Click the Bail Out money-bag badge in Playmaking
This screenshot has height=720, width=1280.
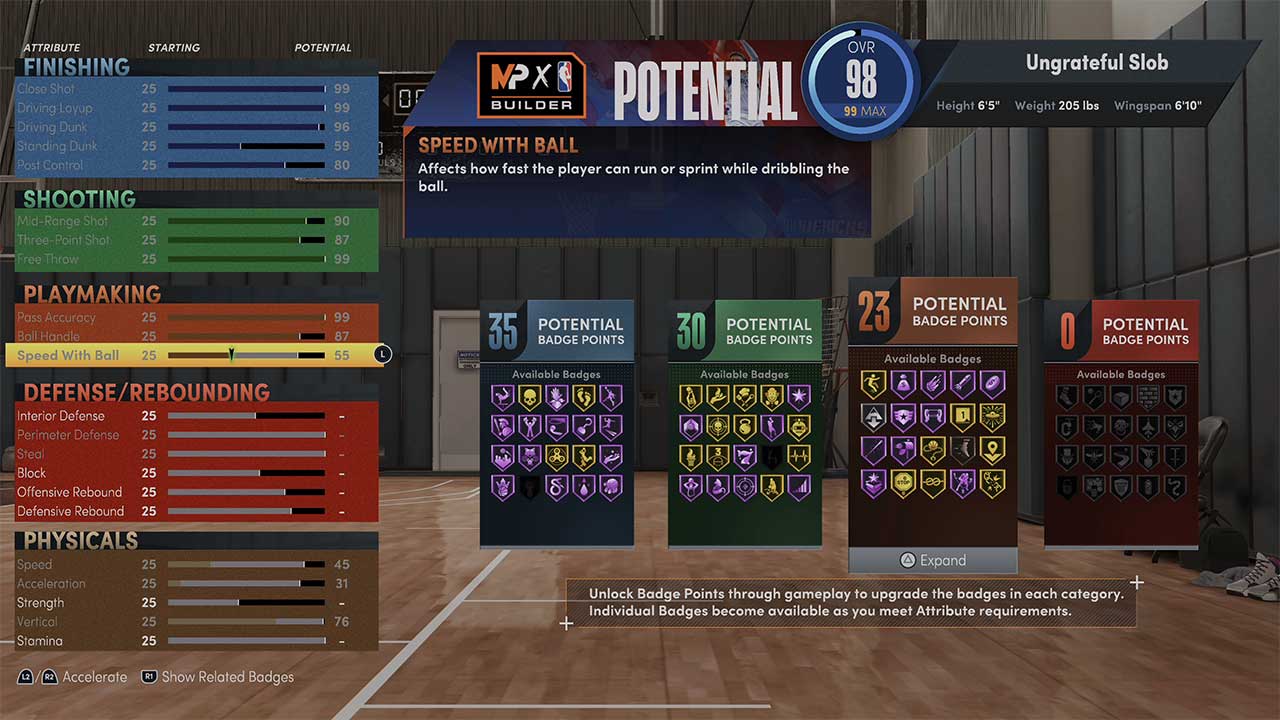tap(903, 381)
